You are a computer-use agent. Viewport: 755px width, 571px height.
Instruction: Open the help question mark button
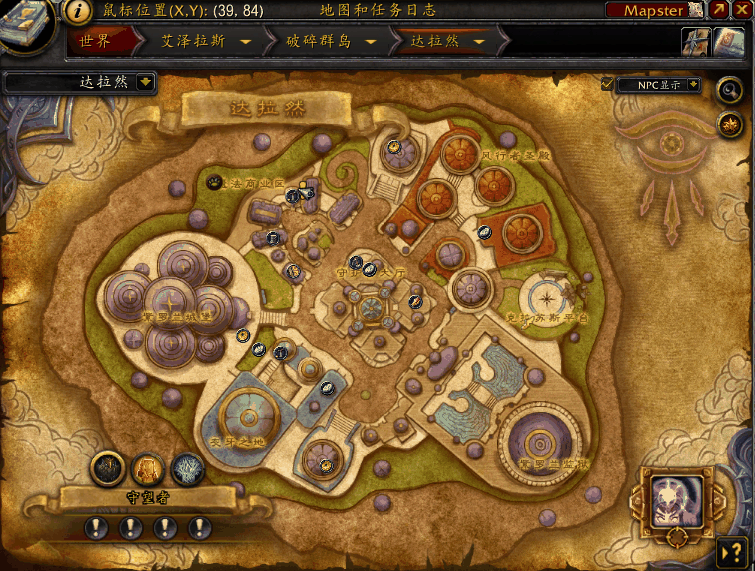(729, 551)
